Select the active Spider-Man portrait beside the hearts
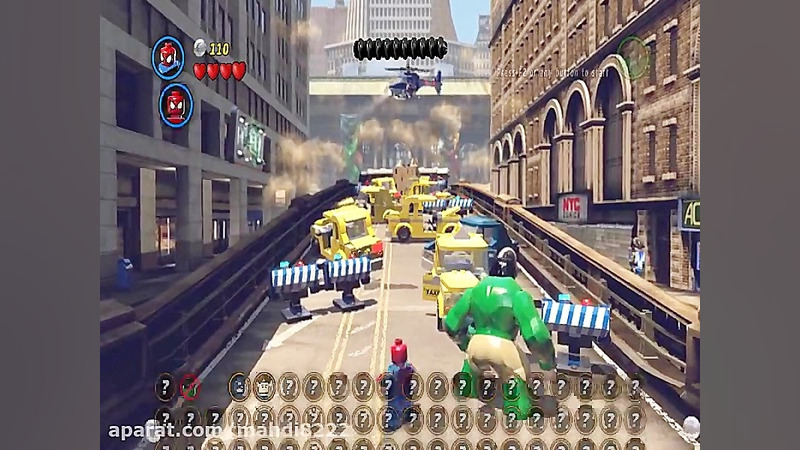This screenshot has width=800, height=450. point(168,57)
